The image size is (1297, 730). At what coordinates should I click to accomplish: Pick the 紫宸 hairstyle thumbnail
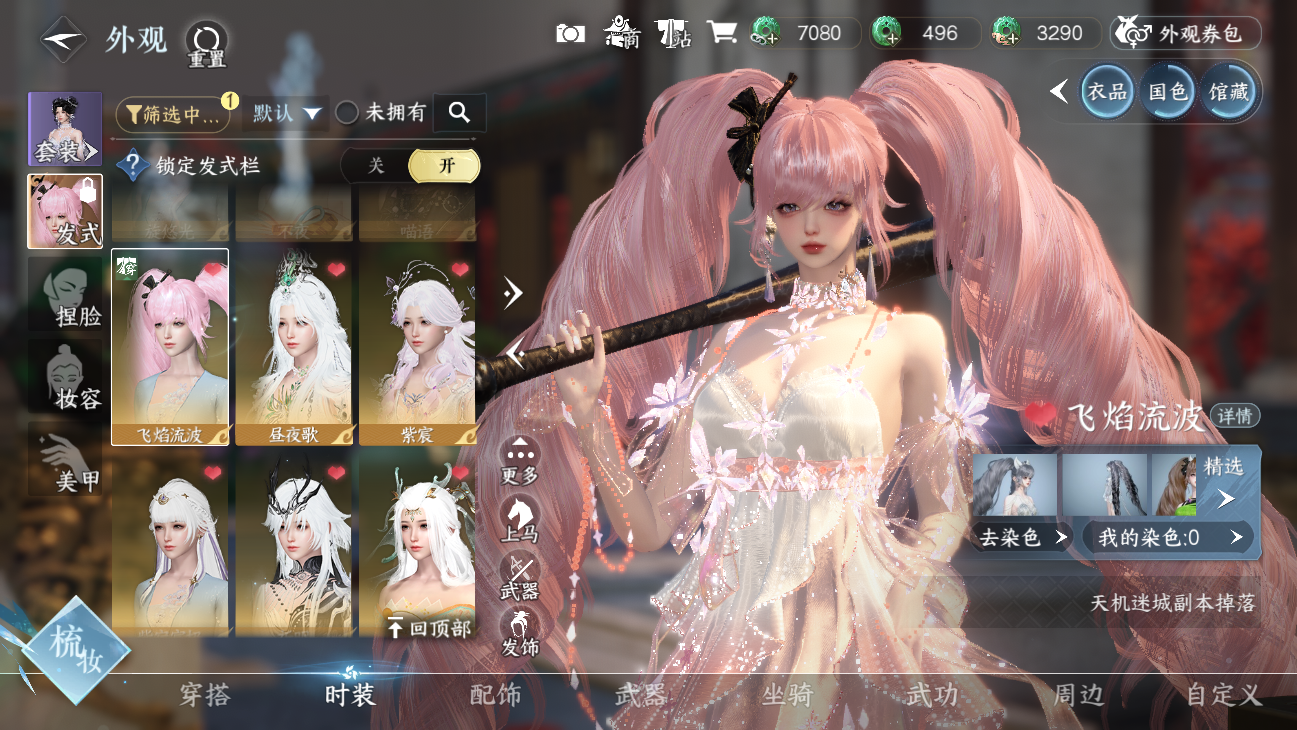tap(417, 345)
